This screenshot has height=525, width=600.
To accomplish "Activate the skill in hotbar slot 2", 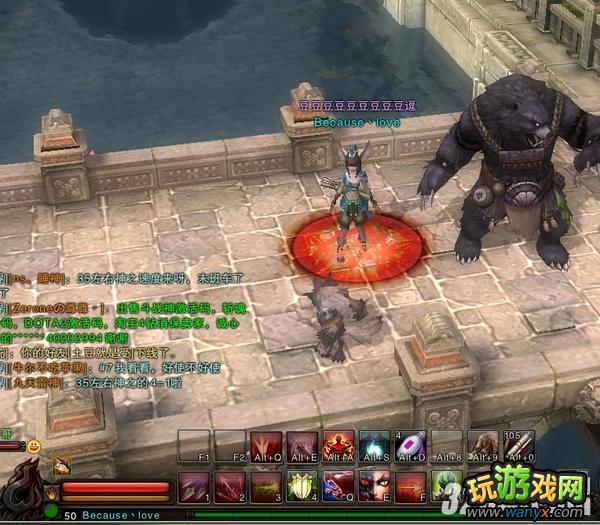I will pyautogui.click(x=230, y=487).
